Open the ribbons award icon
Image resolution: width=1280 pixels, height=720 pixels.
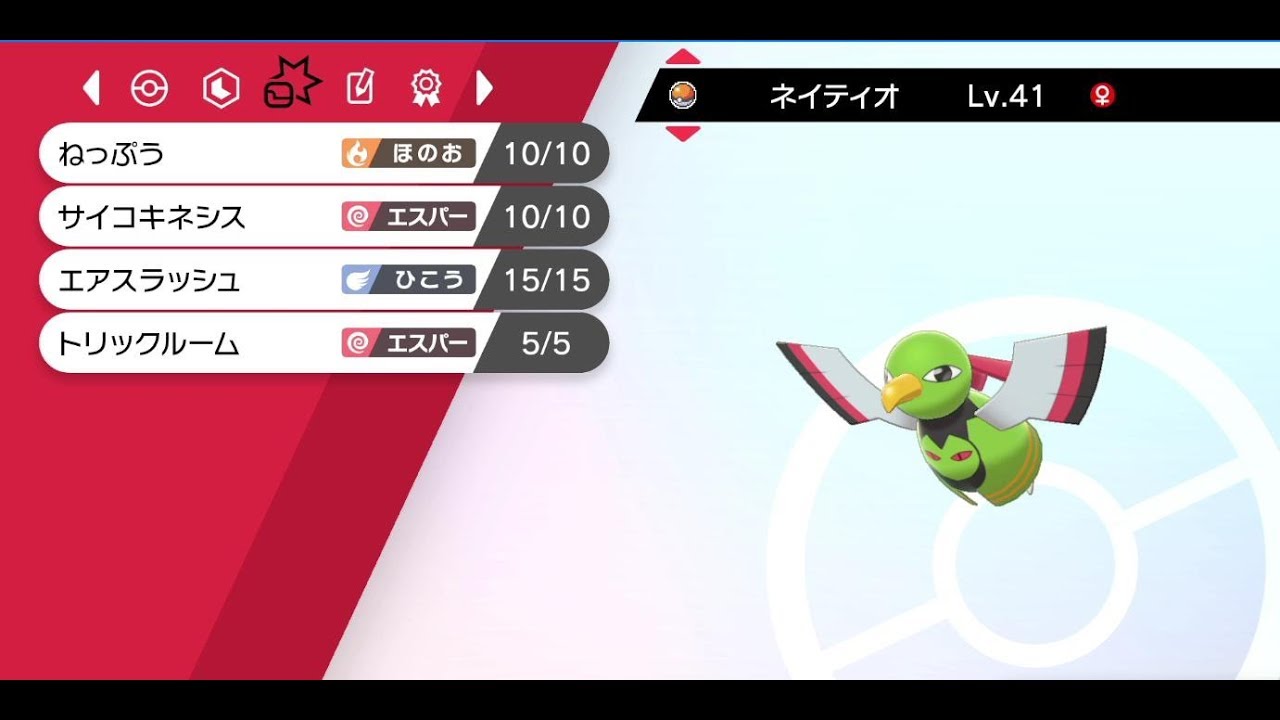click(x=428, y=88)
